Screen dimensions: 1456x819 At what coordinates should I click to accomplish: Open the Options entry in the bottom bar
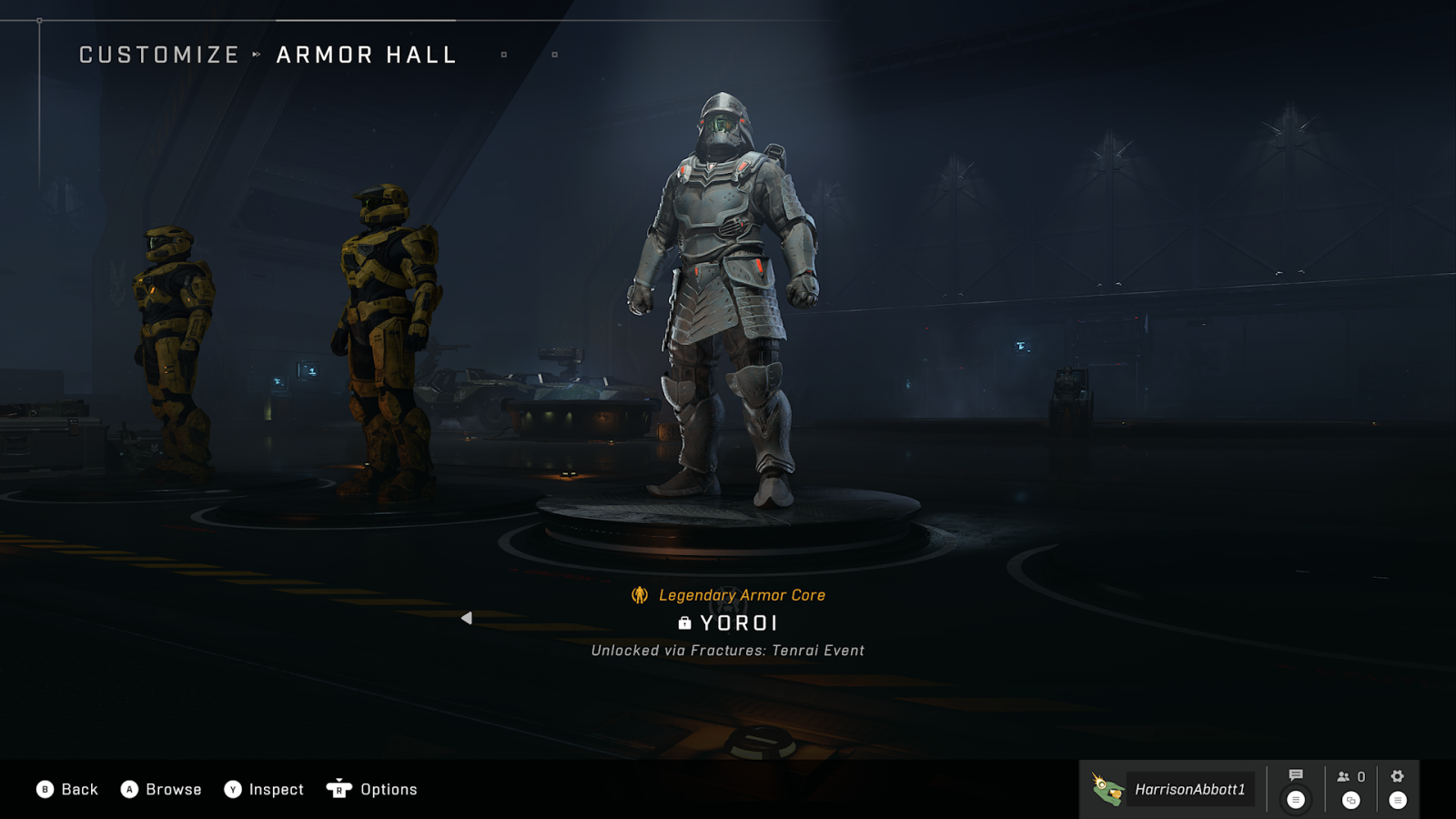372,789
